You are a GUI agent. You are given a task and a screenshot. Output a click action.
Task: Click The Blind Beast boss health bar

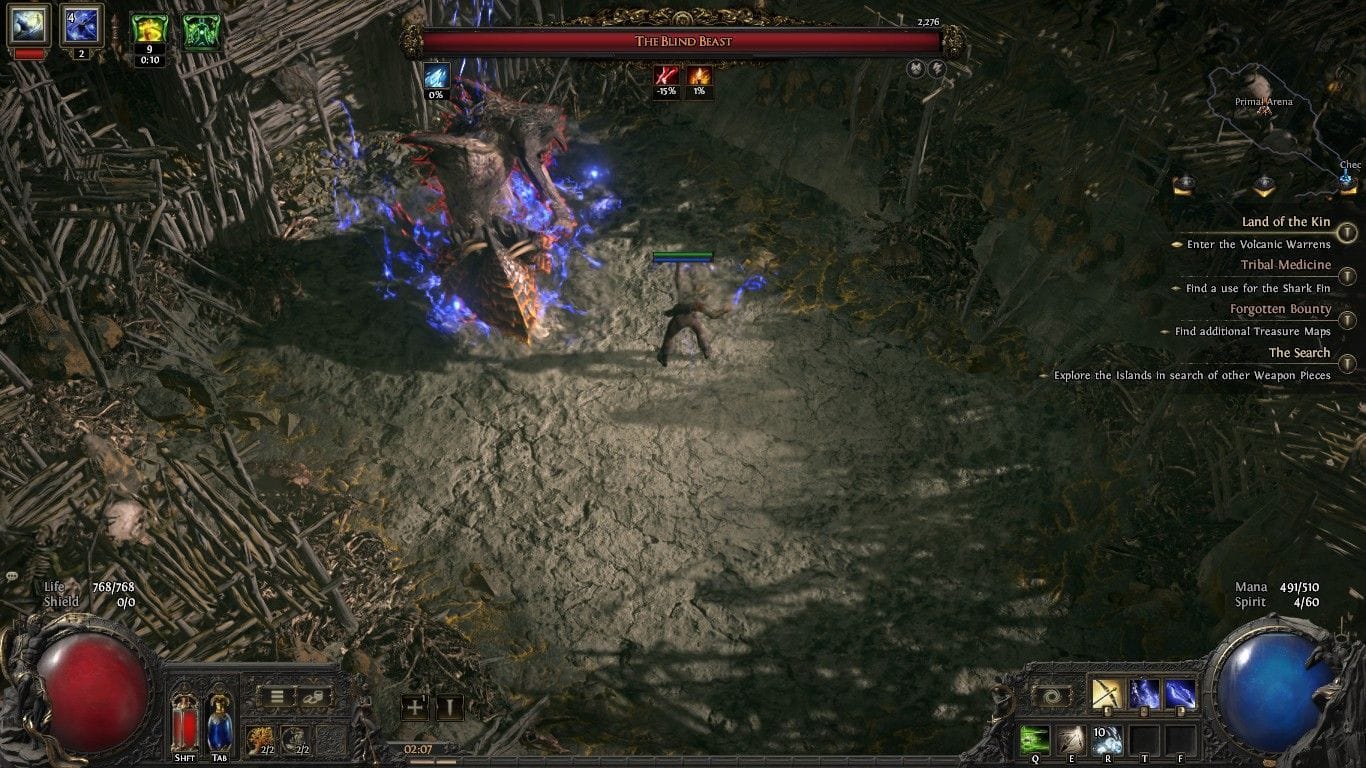point(683,41)
